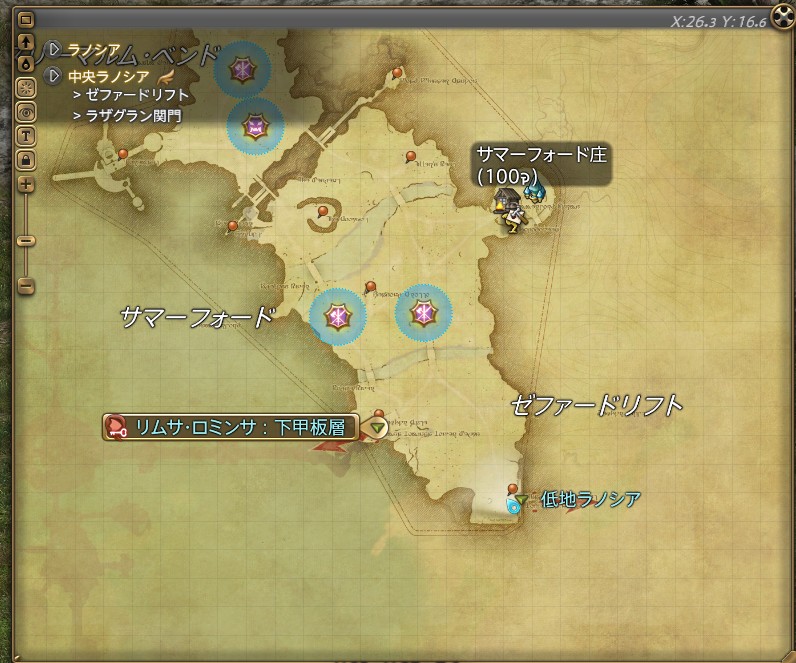Screen dimensions: 796x663
Task: Toggle the eye visibility button
Action: (26, 111)
